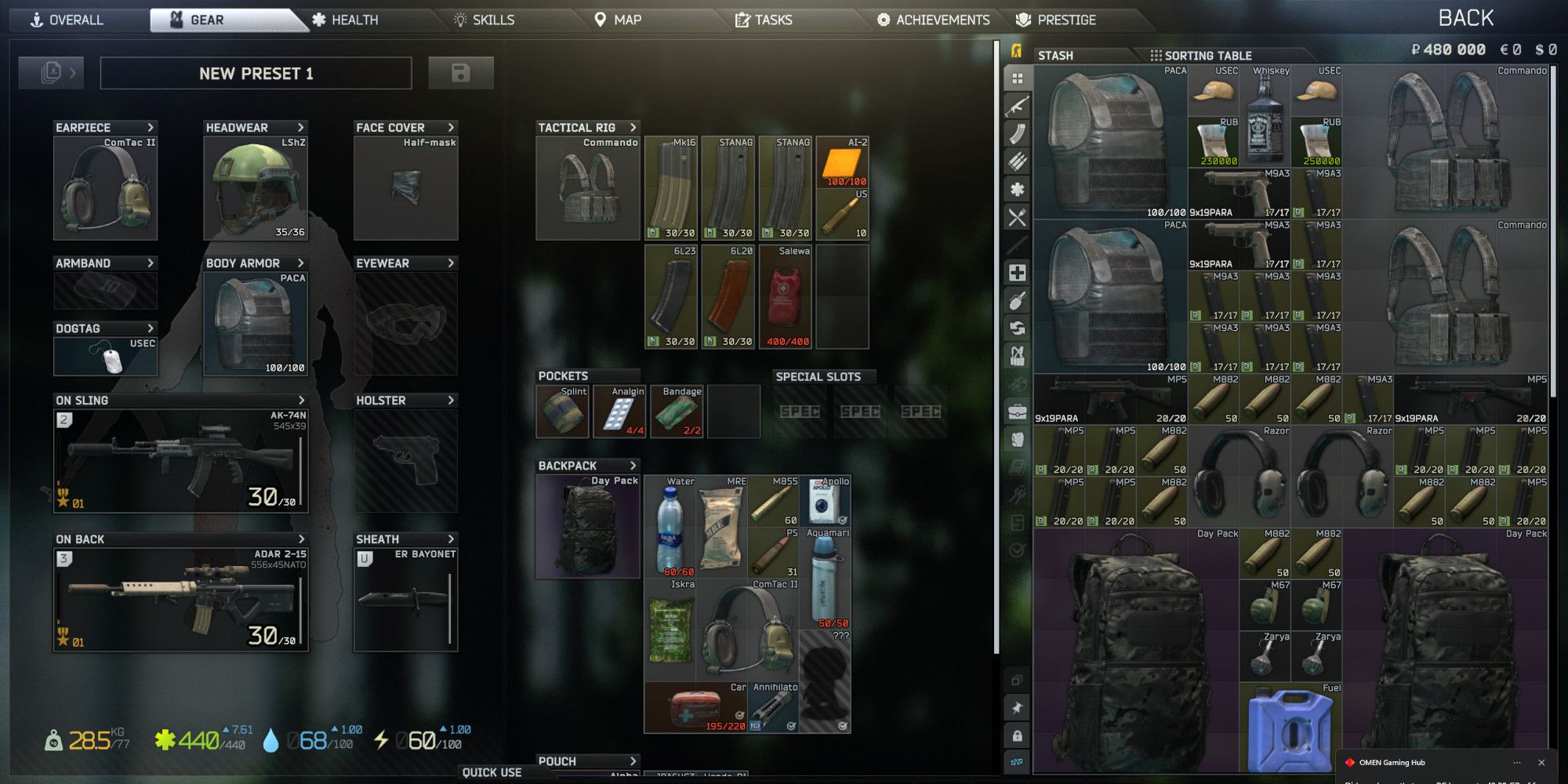Select the LShZ helmet in headwear slot
Image resolution: width=1568 pixels, height=784 pixels.
tap(255, 188)
